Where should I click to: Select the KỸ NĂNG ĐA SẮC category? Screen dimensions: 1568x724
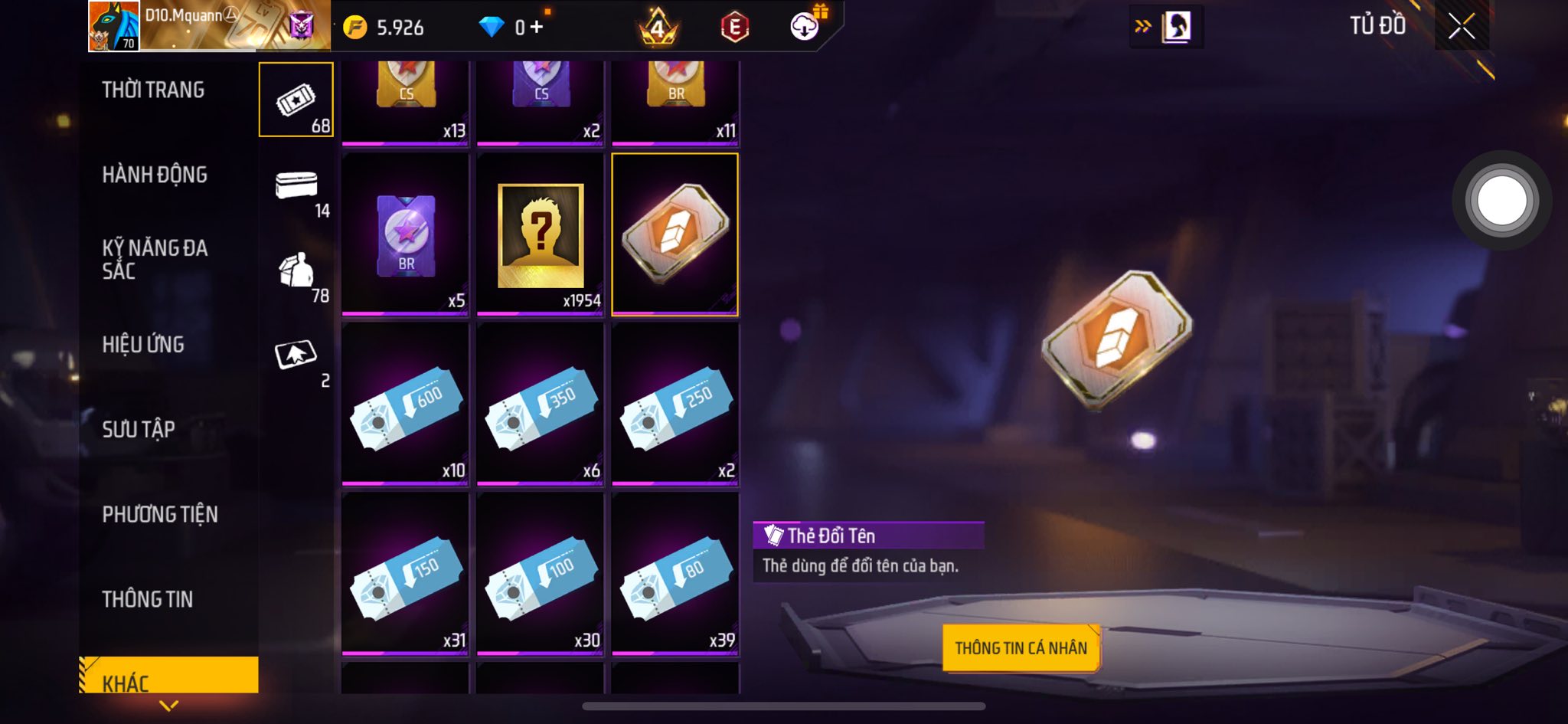pyautogui.click(x=155, y=259)
